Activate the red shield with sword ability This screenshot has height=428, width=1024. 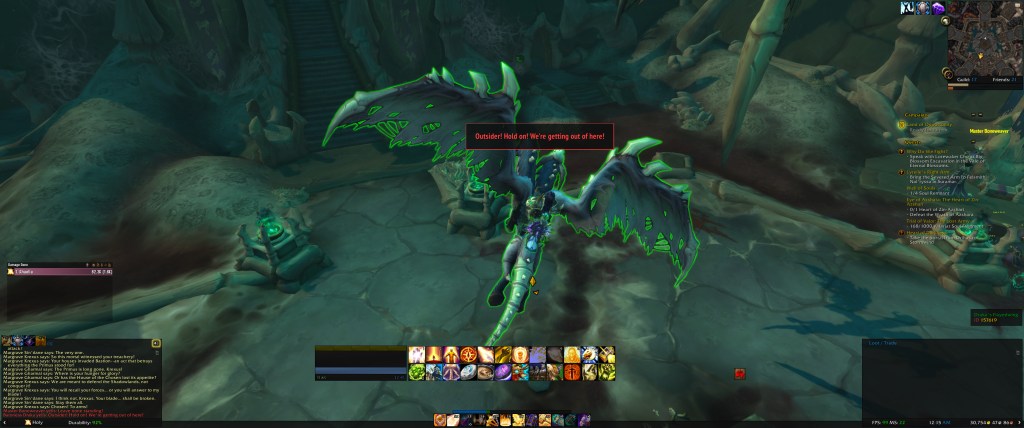pos(573,372)
